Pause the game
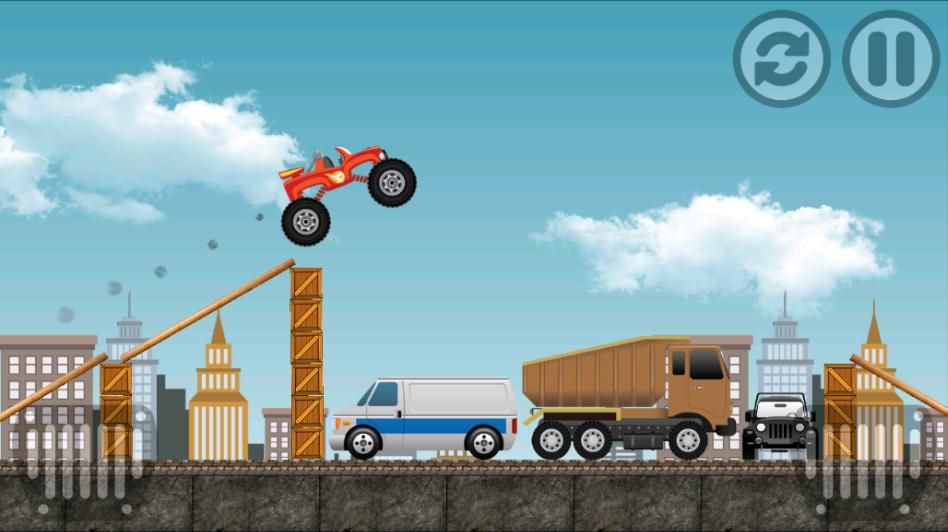The height and width of the screenshot is (532, 948). pos(891,58)
